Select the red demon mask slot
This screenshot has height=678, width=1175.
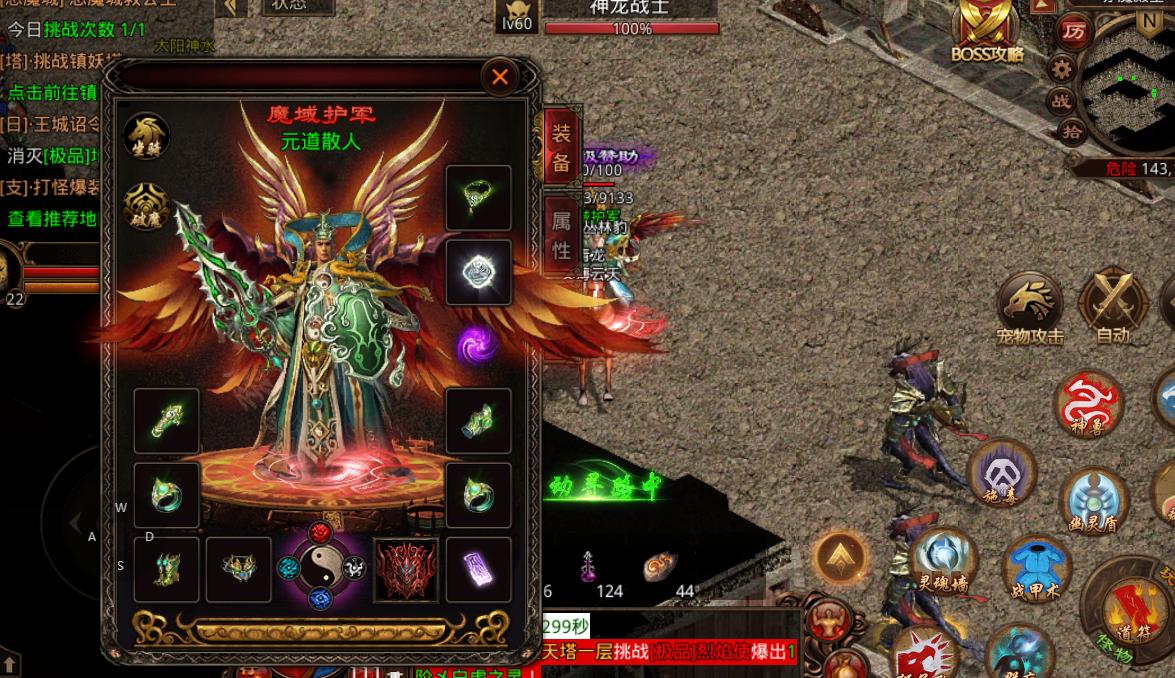(x=406, y=569)
